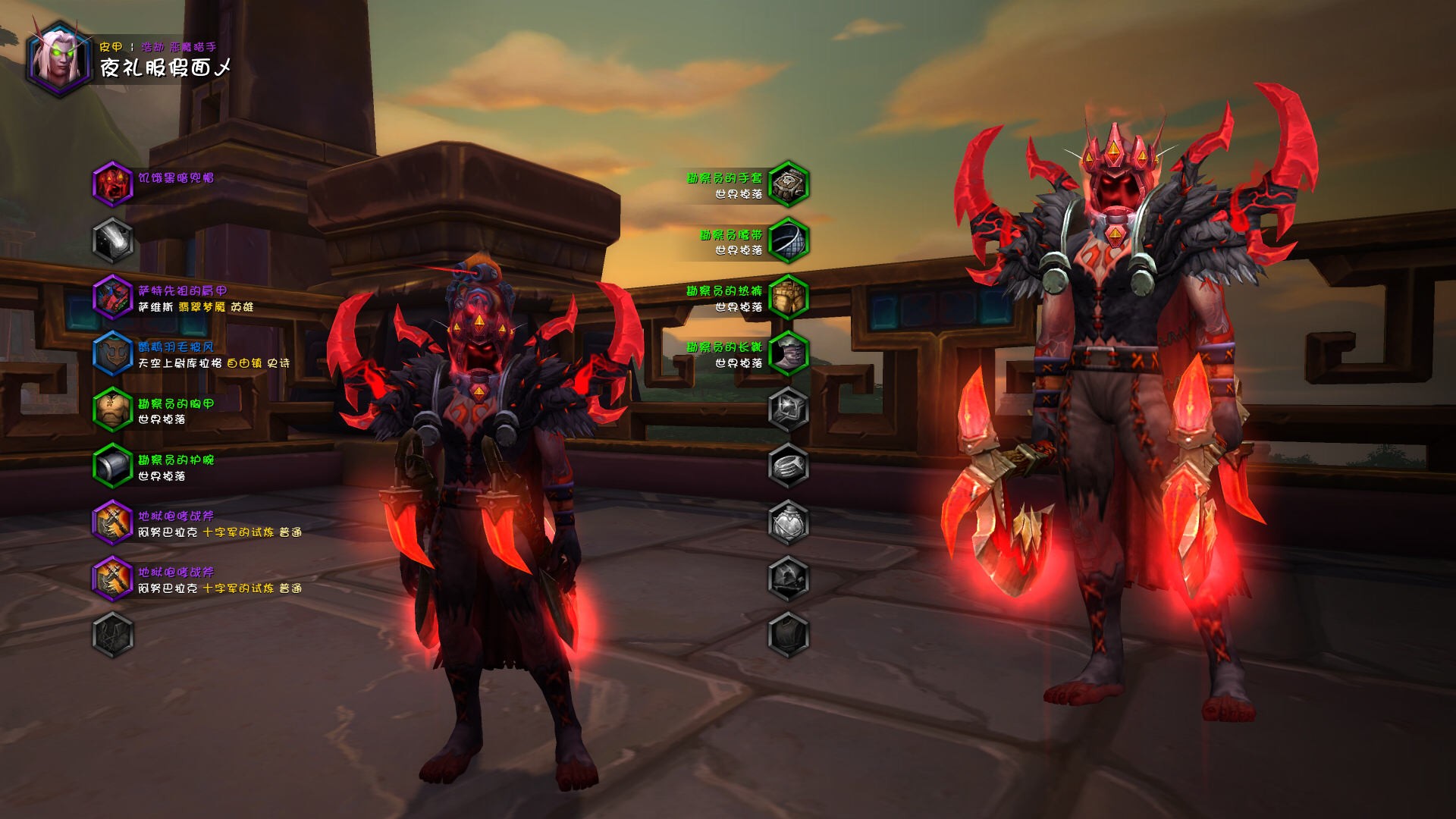Inspect the 勘察员的垫裤 leggings slot

tap(788, 297)
